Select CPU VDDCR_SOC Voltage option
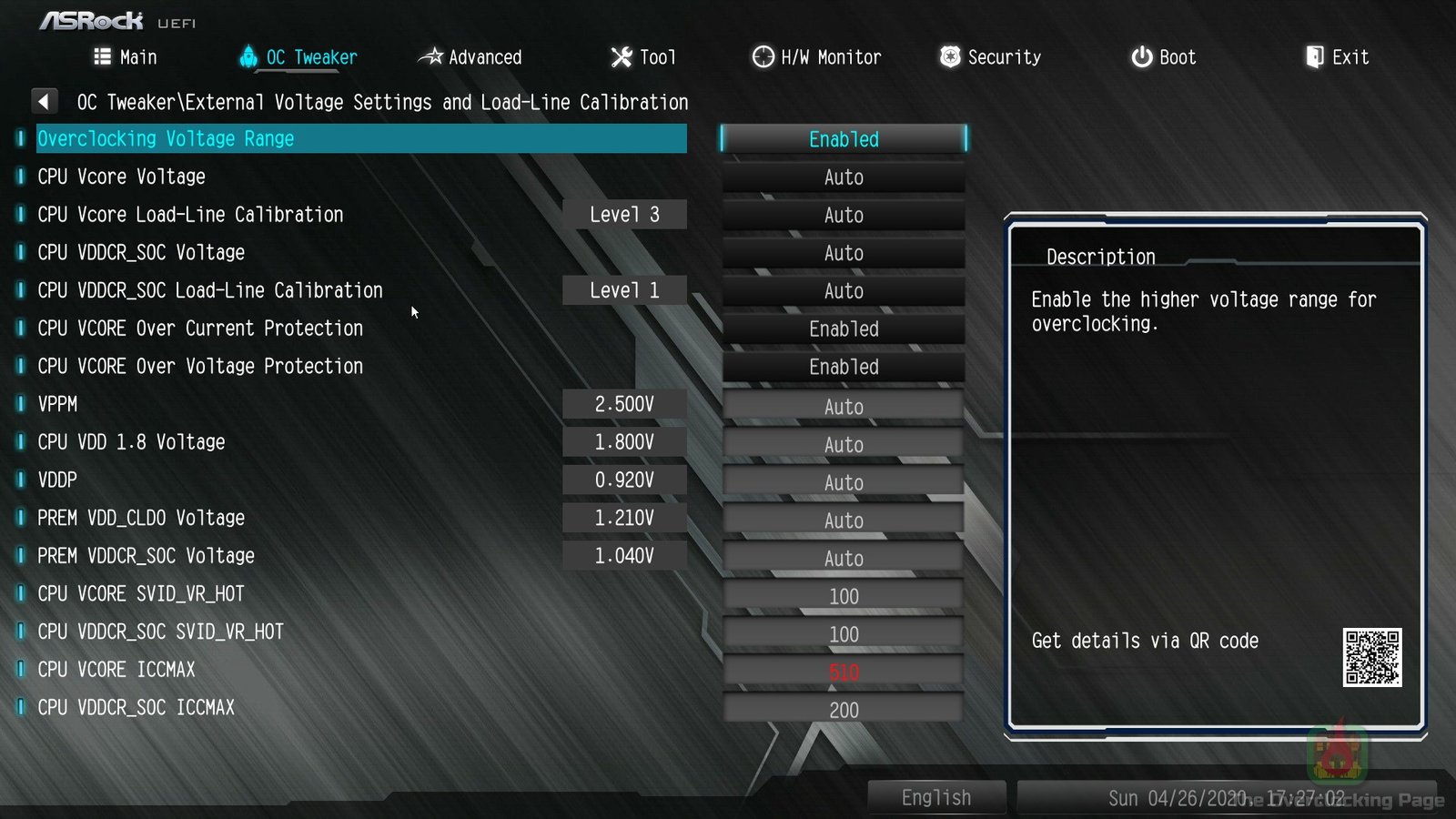 click(141, 253)
